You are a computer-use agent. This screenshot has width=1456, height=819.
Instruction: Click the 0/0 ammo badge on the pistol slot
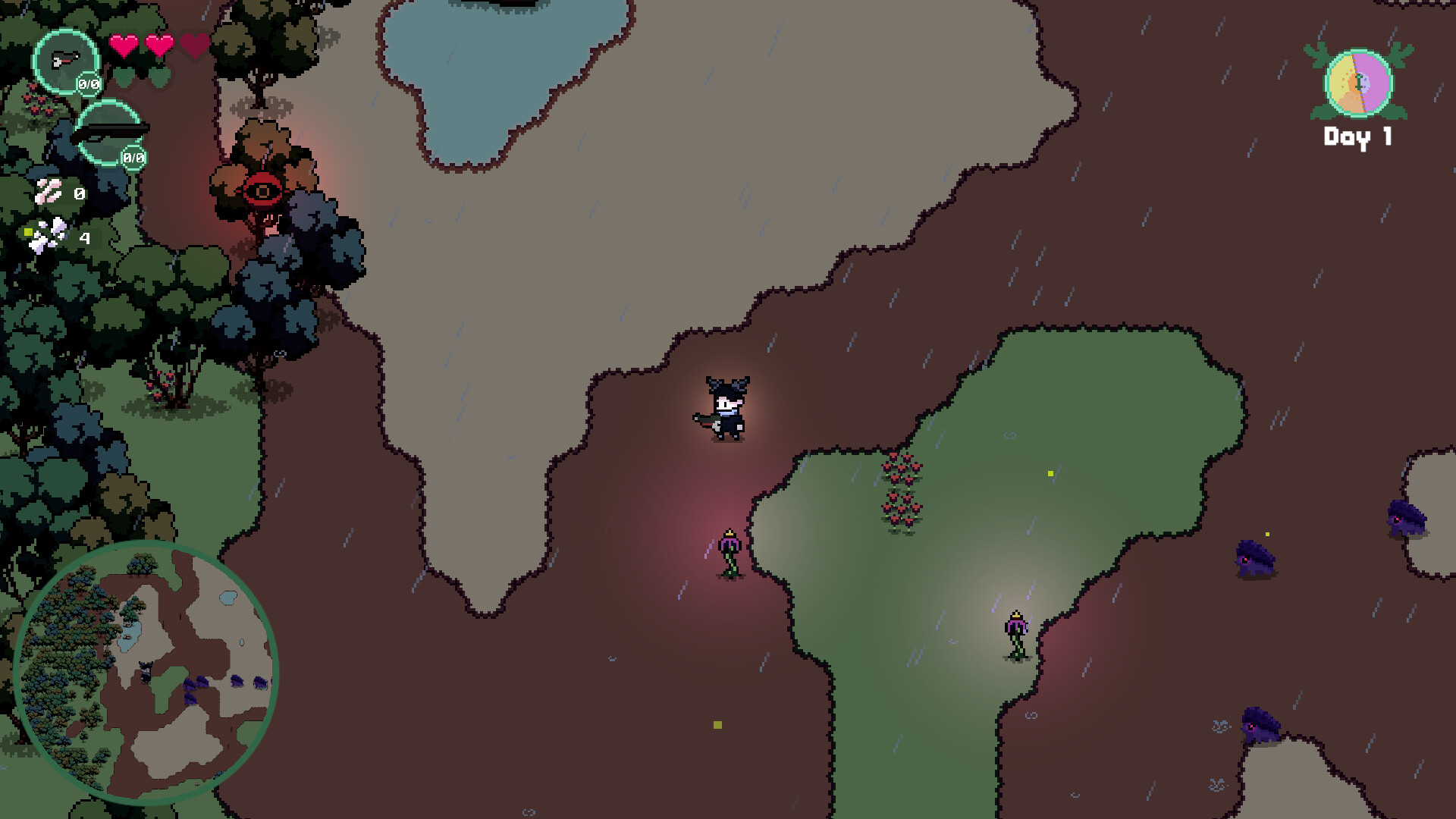tap(87, 84)
